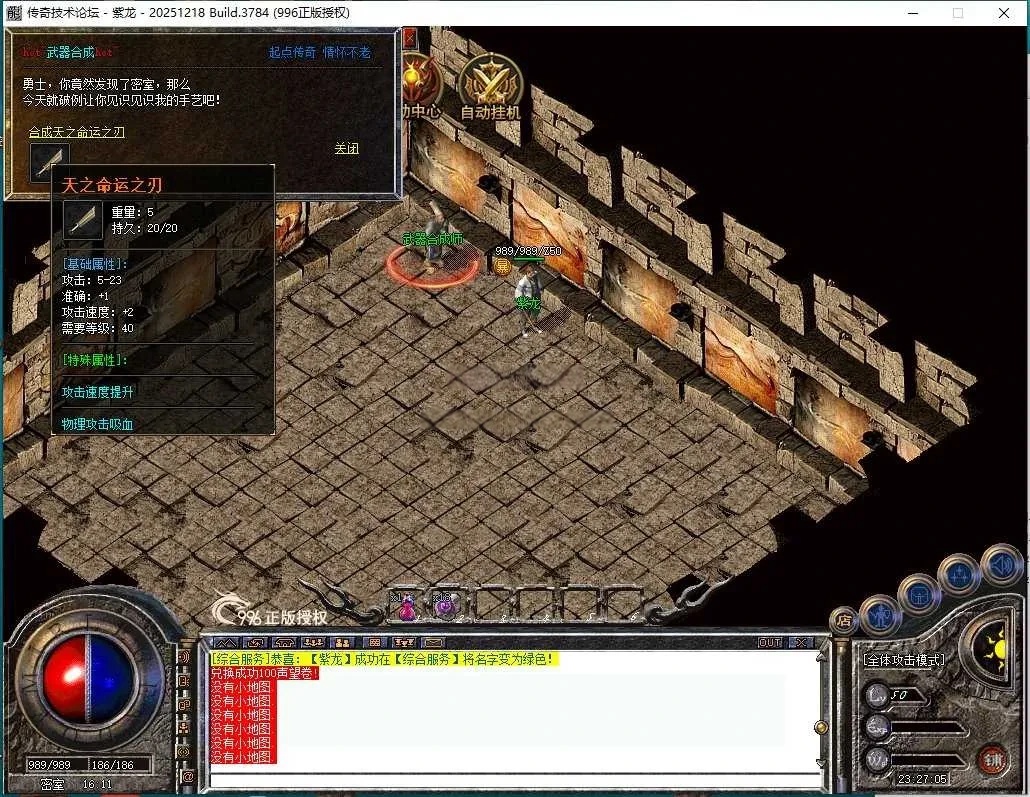Click the OUT button on the chat bar

click(x=770, y=642)
